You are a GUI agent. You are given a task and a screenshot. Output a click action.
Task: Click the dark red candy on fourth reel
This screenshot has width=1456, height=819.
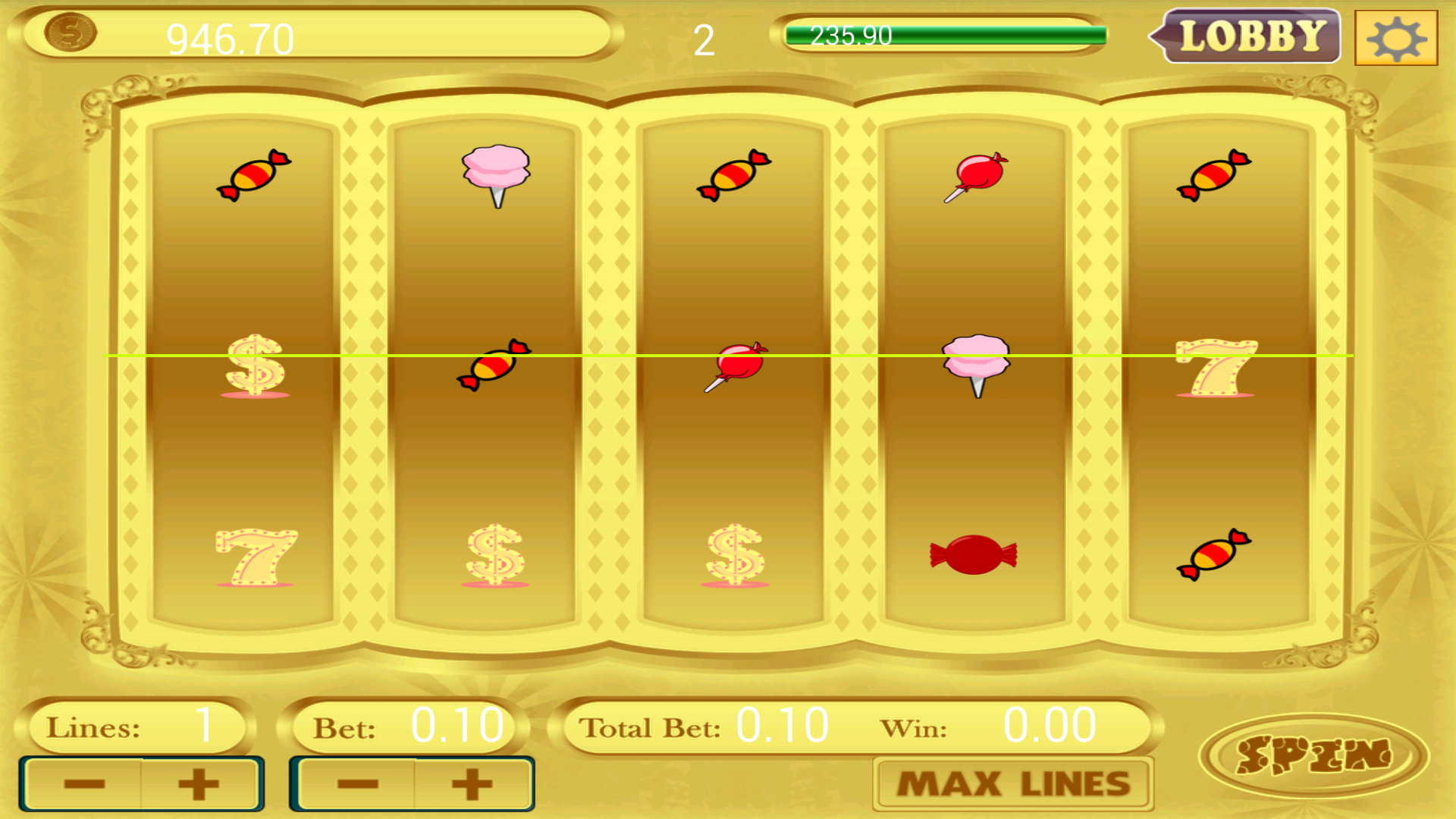coord(974,553)
